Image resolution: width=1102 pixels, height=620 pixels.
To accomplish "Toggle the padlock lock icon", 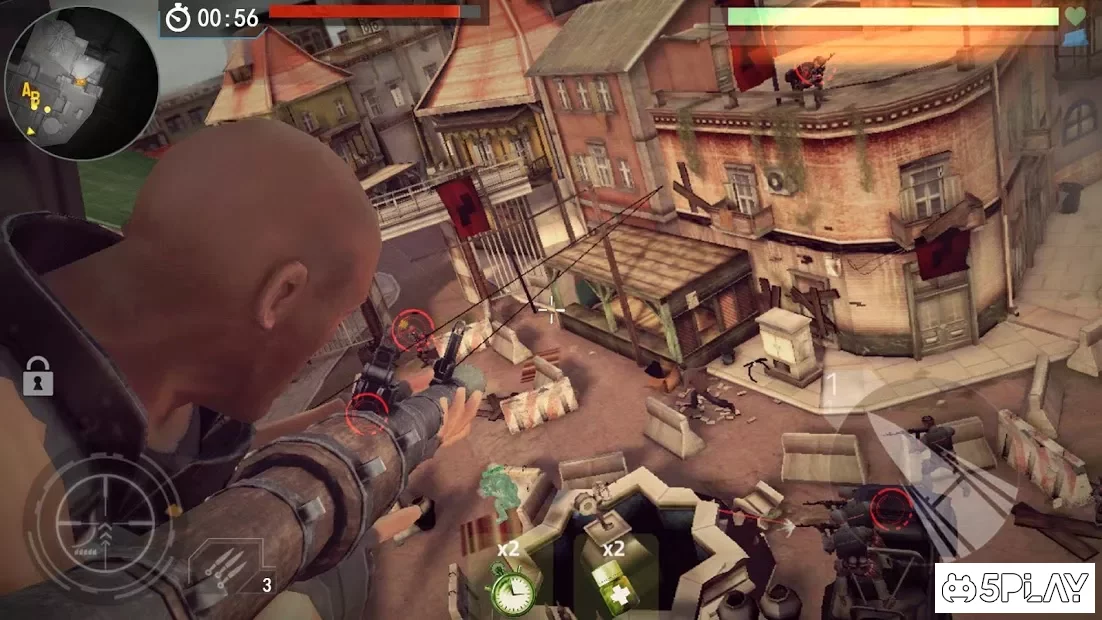I will pos(37,377).
